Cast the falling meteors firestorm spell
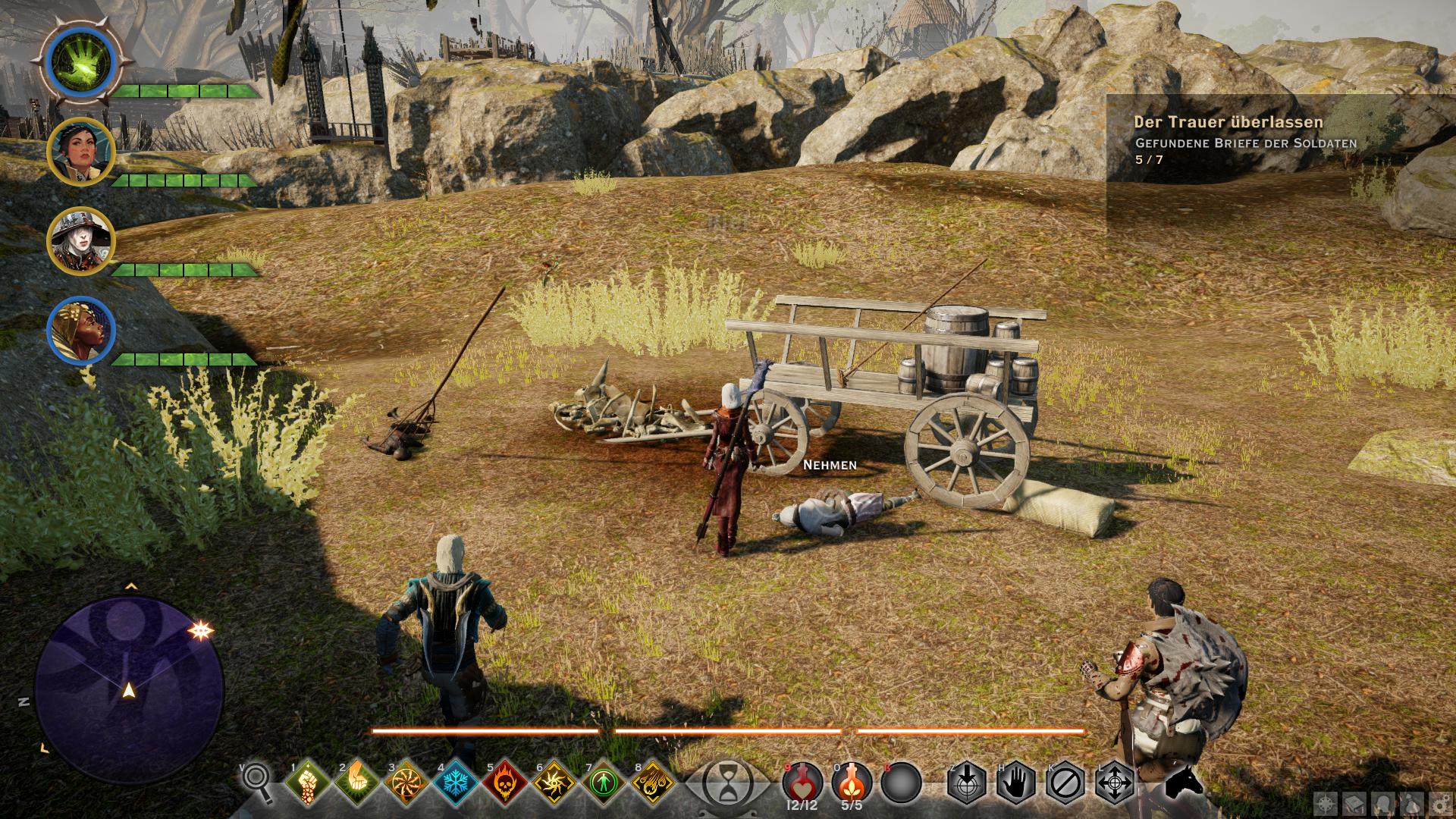Viewport: 1456px width, 819px height. click(654, 783)
